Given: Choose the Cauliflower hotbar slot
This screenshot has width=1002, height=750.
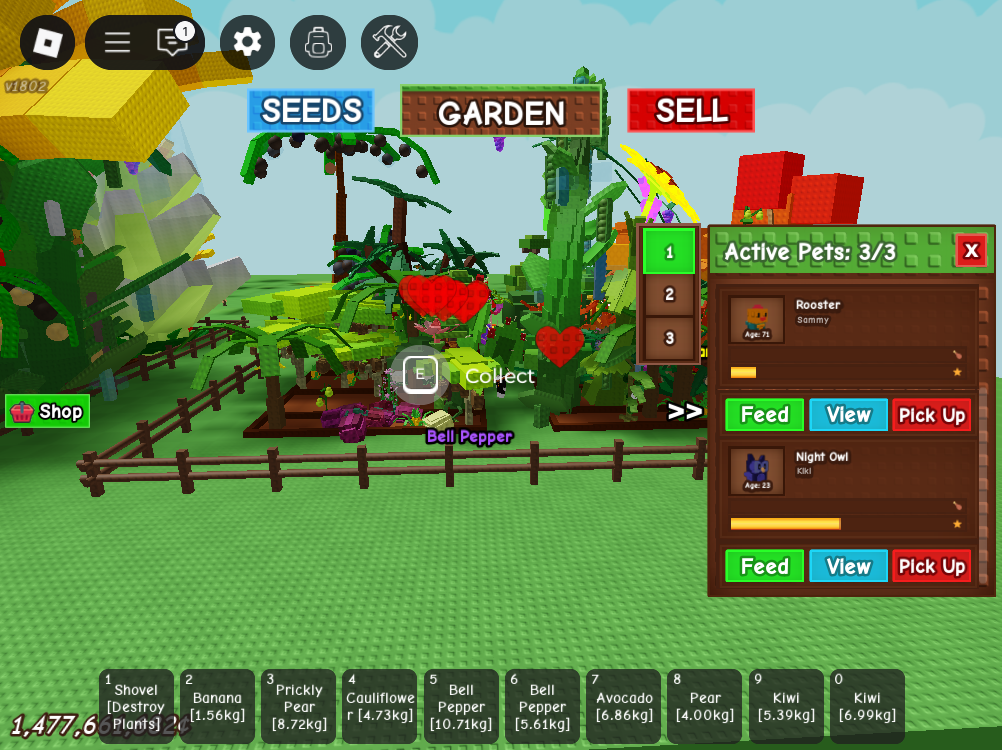Looking at the screenshot, I should pos(379,706).
